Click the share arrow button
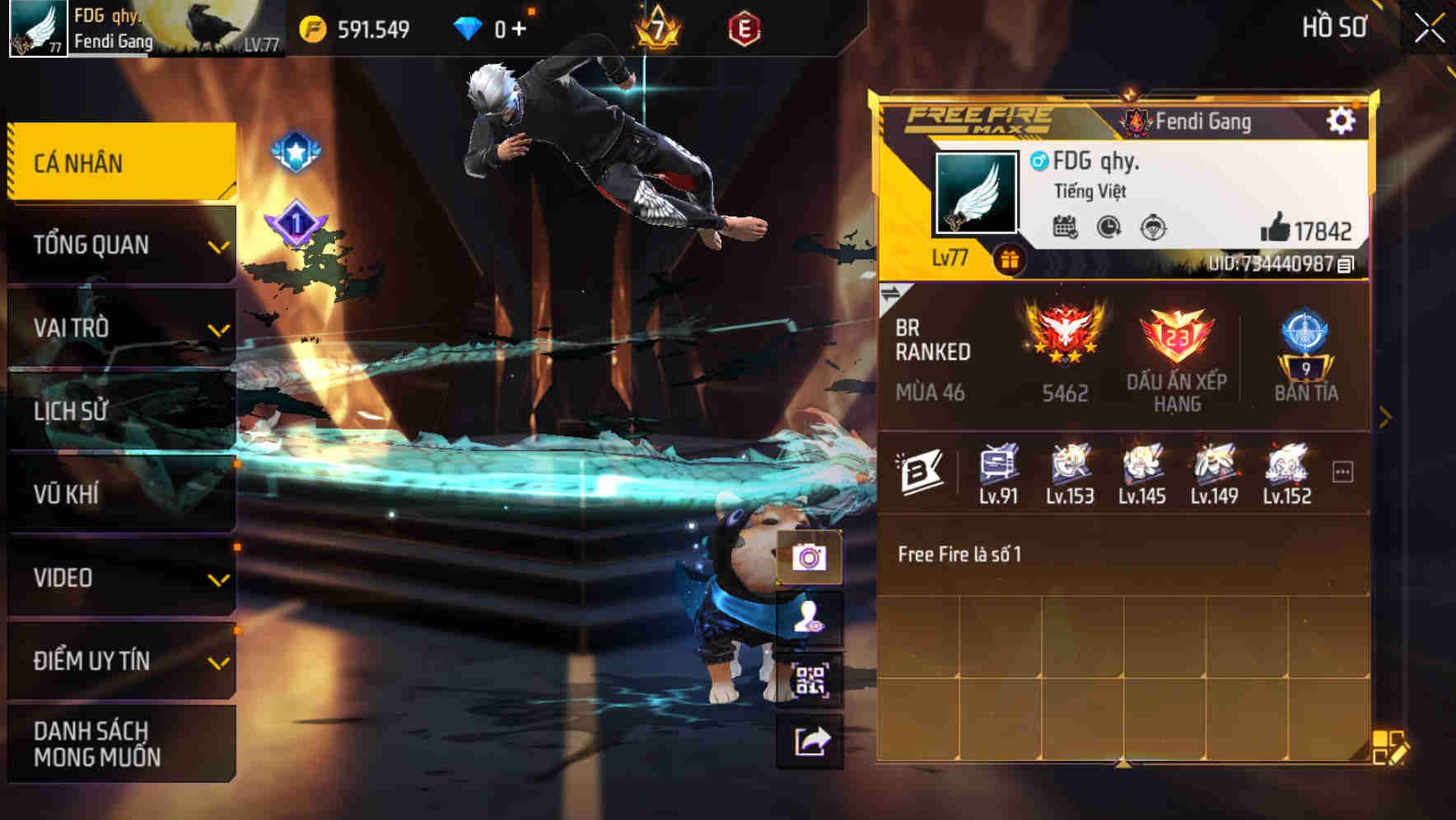Screen dimensions: 1456x820 point(809,742)
